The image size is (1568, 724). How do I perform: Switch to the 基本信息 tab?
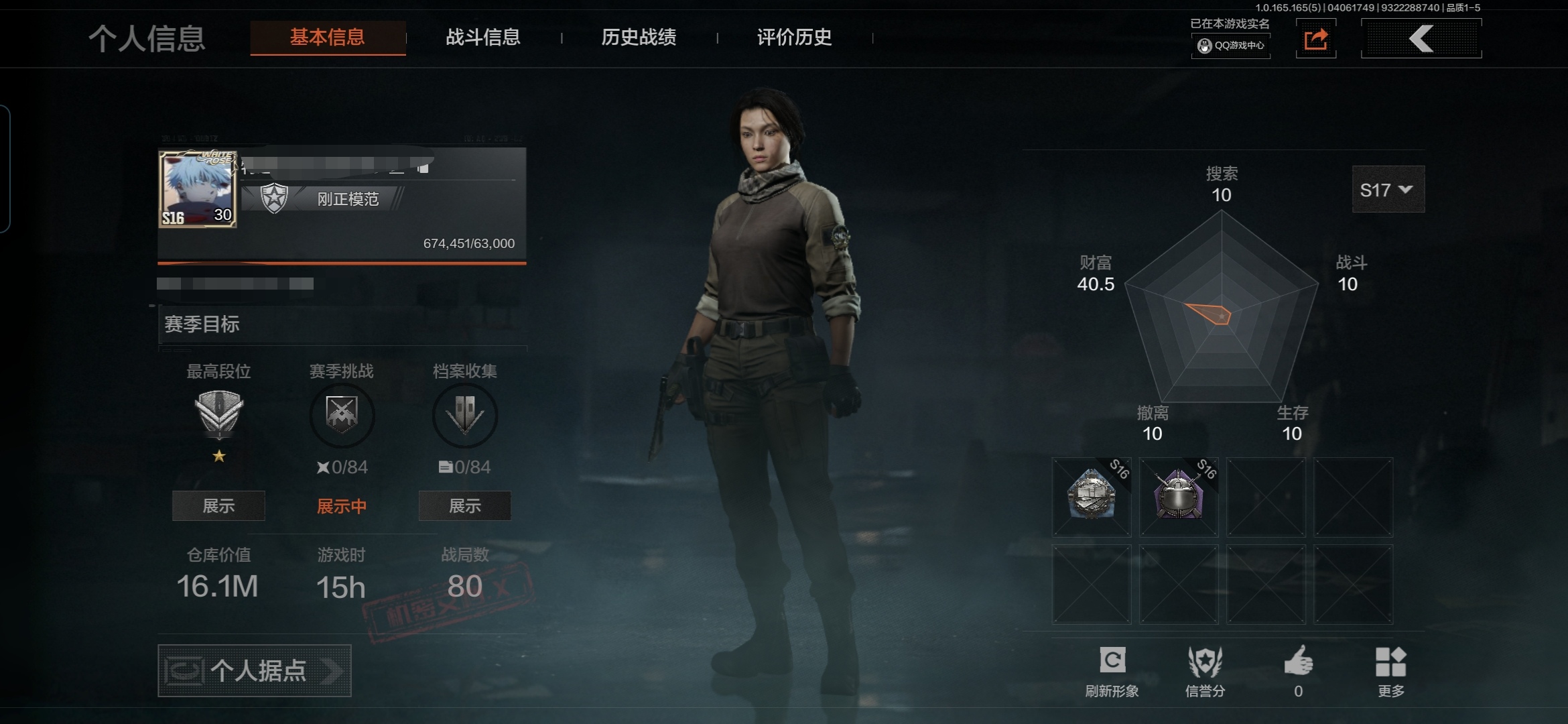coord(328,38)
